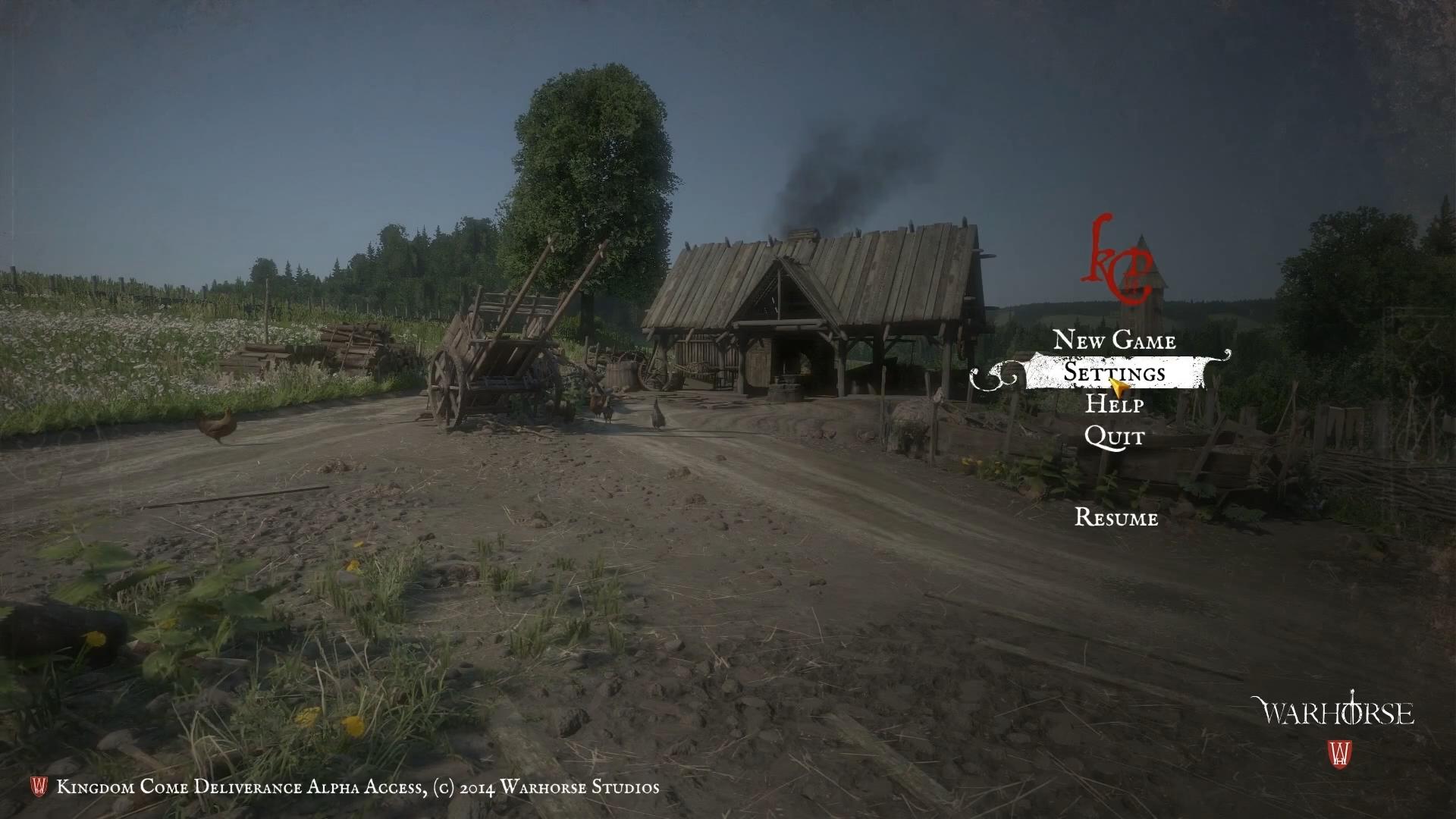1456x819 pixels.
Task: Select Quit at the bottom of the menu list
Action: pyautogui.click(x=1116, y=438)
